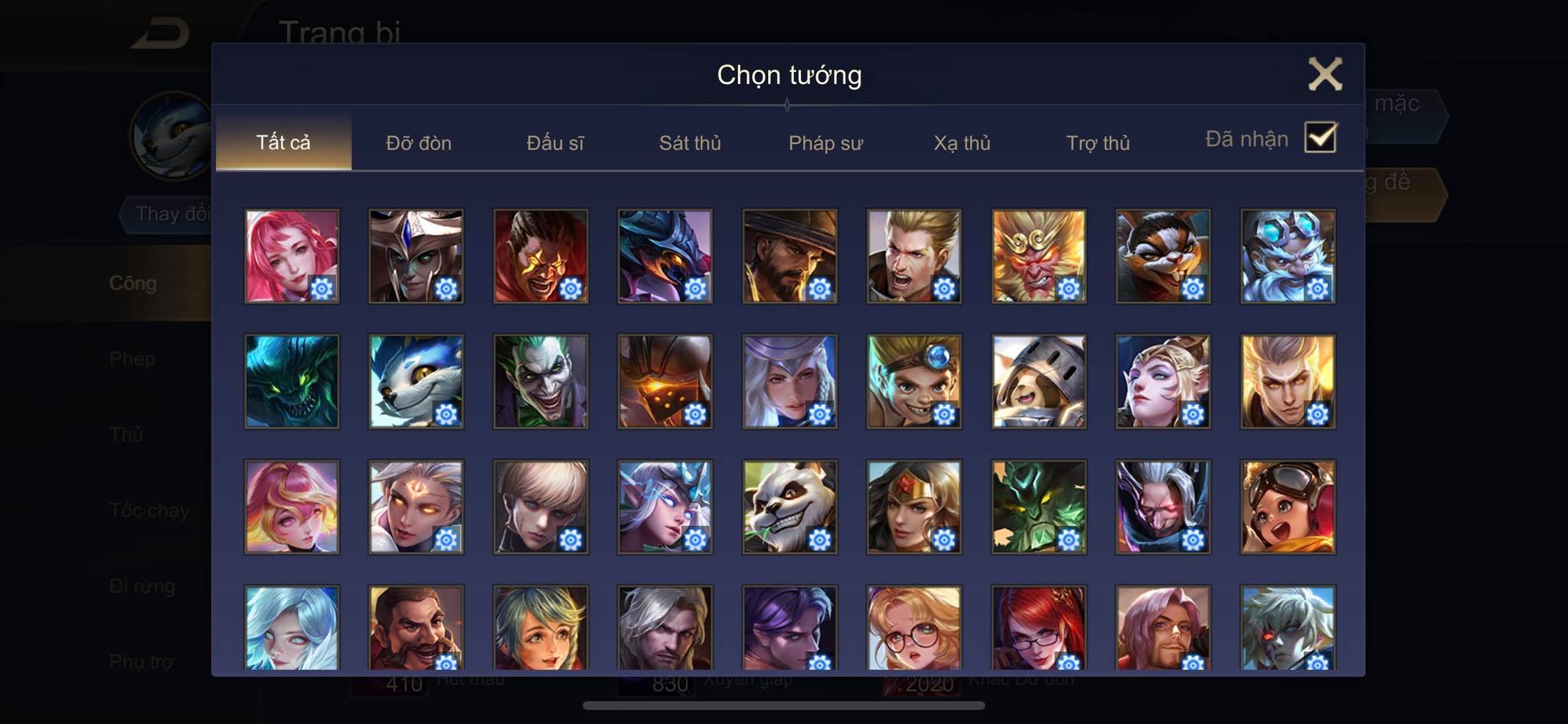Image resolution: width=1568 pixels, height=724 pixels.
Task: Show the Đấu sĩ heroes tab
Action: [x=555, y=143]
